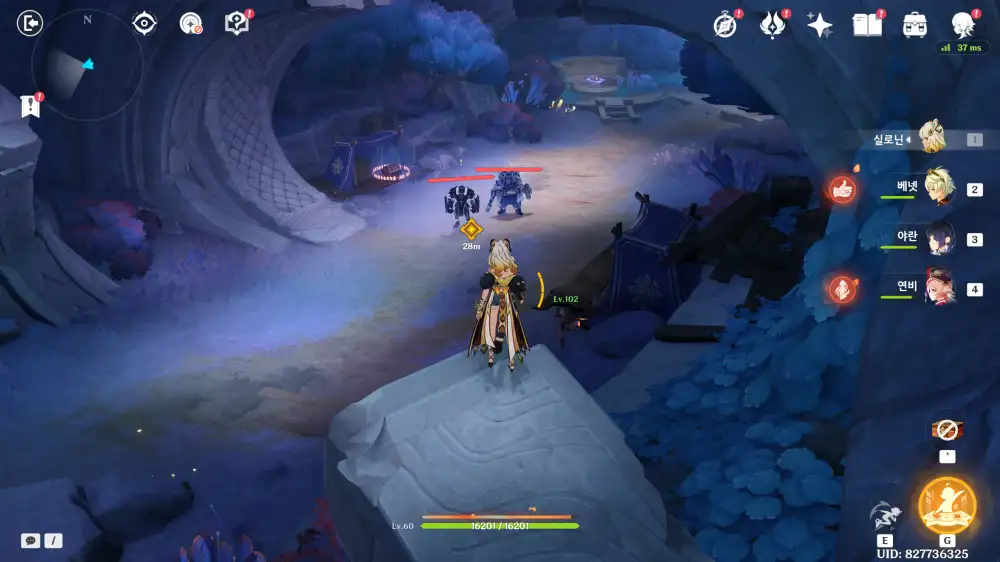Image resolution: width=1000 pixels, height=562 pixels.
Task: Switch to party member 야란
Action: click(938, 238)
